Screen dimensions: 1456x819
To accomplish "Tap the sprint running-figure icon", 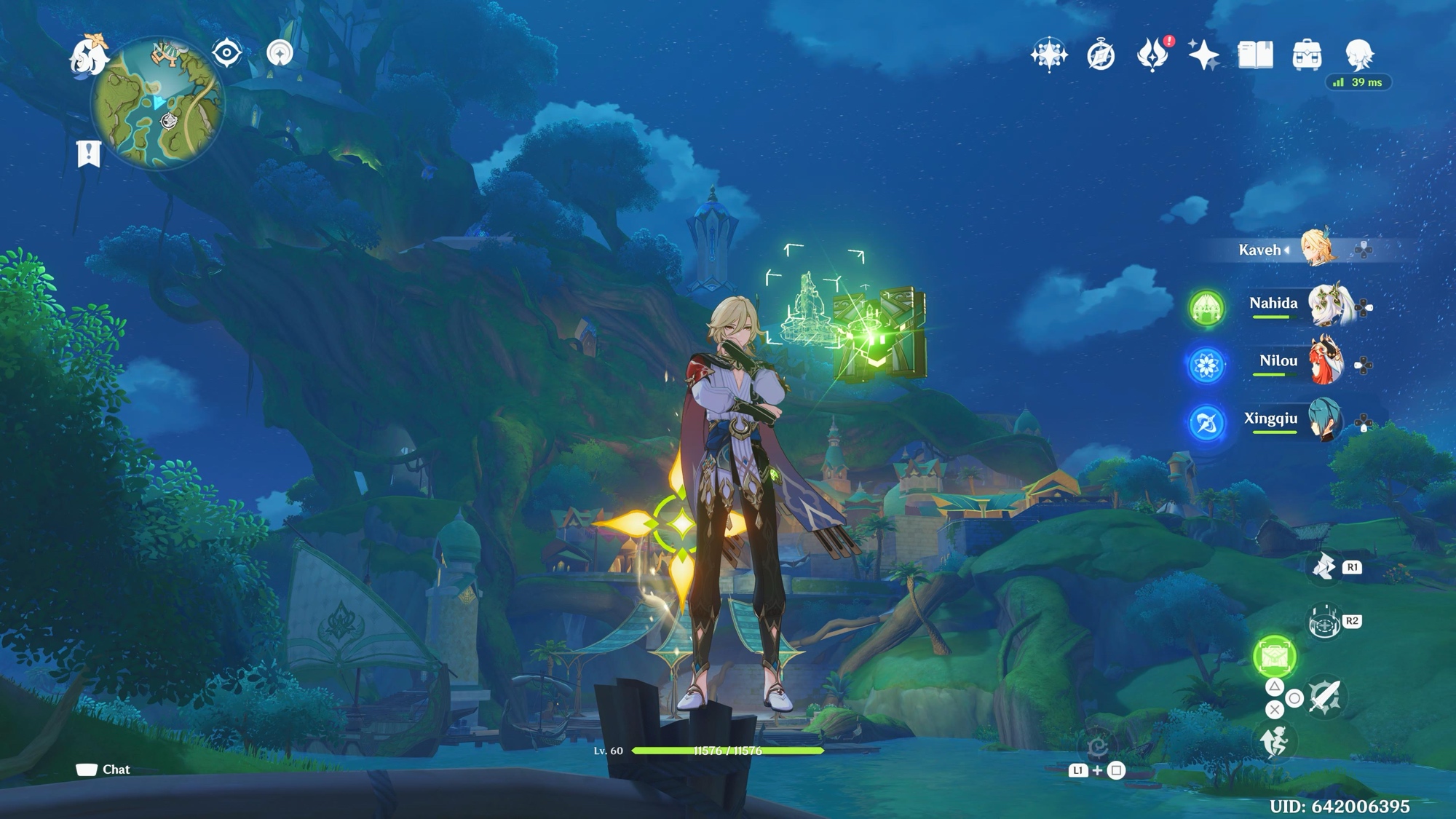I will coord(1274,743).
